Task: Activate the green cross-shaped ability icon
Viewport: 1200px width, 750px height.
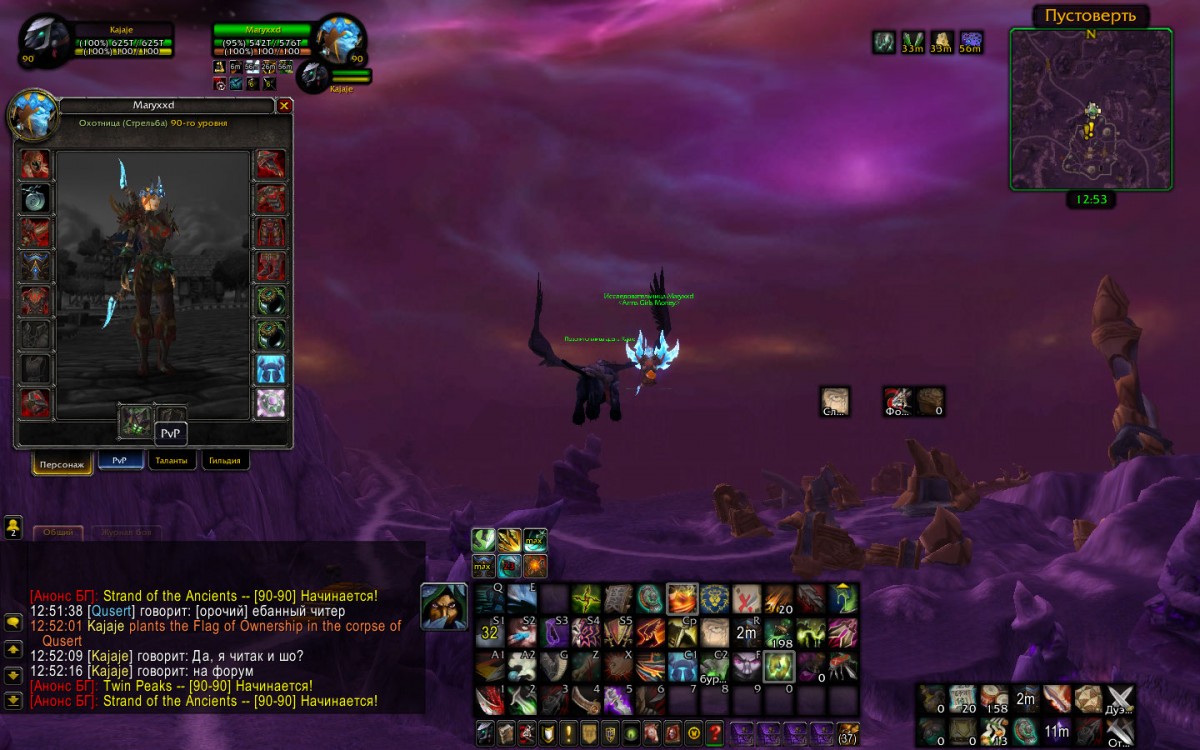Action: (587, 599)
